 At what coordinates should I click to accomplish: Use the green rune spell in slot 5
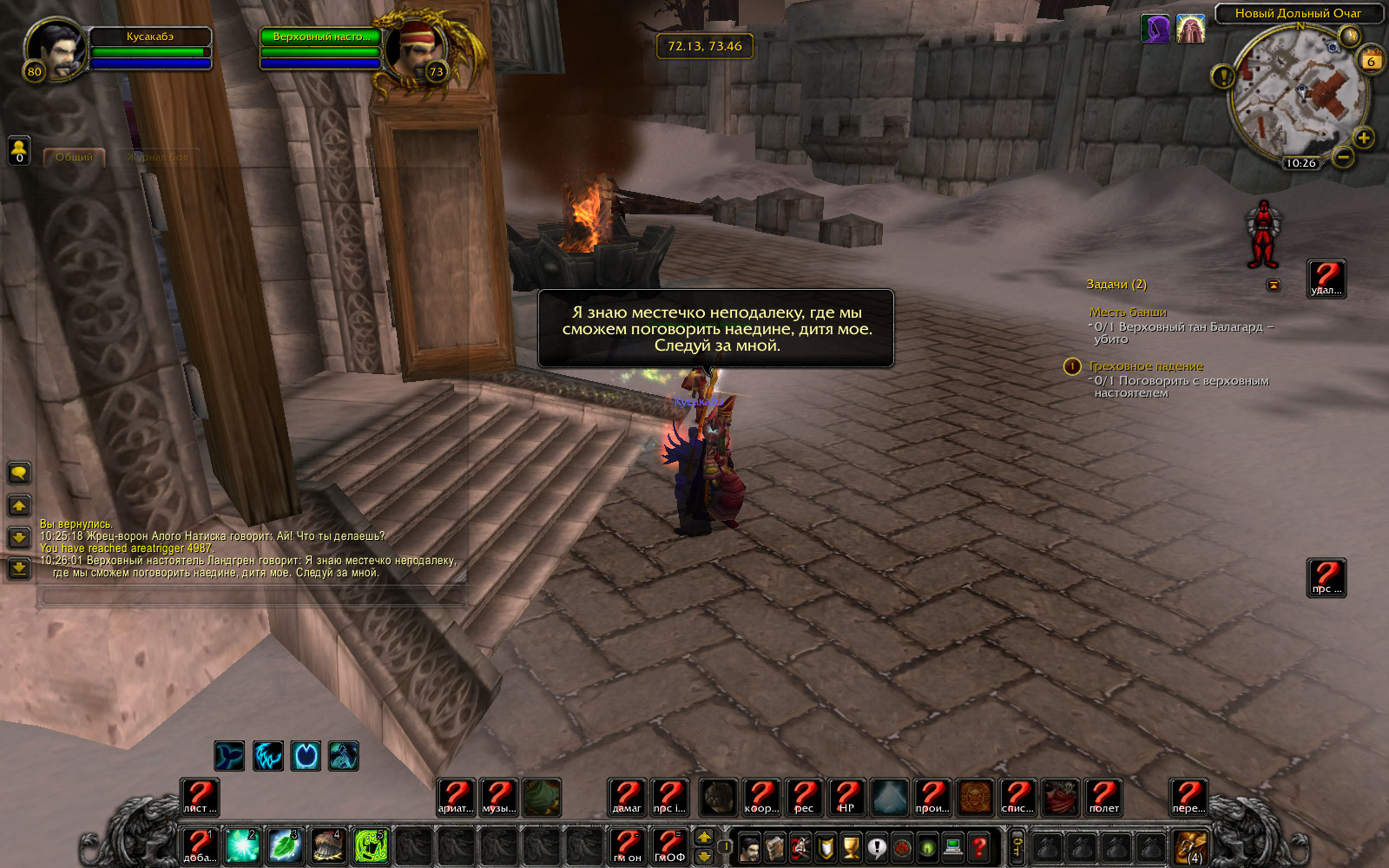pyautogui.click(x=371, y=845)
